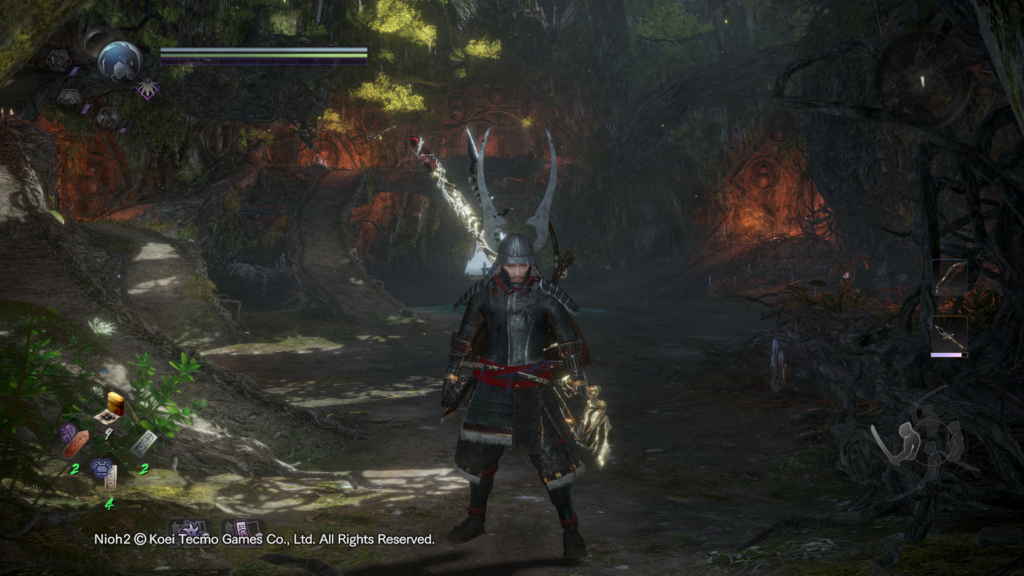Select the upper weapon slot
This screenshot has width=1024, height=576.
tap(949, 279)
